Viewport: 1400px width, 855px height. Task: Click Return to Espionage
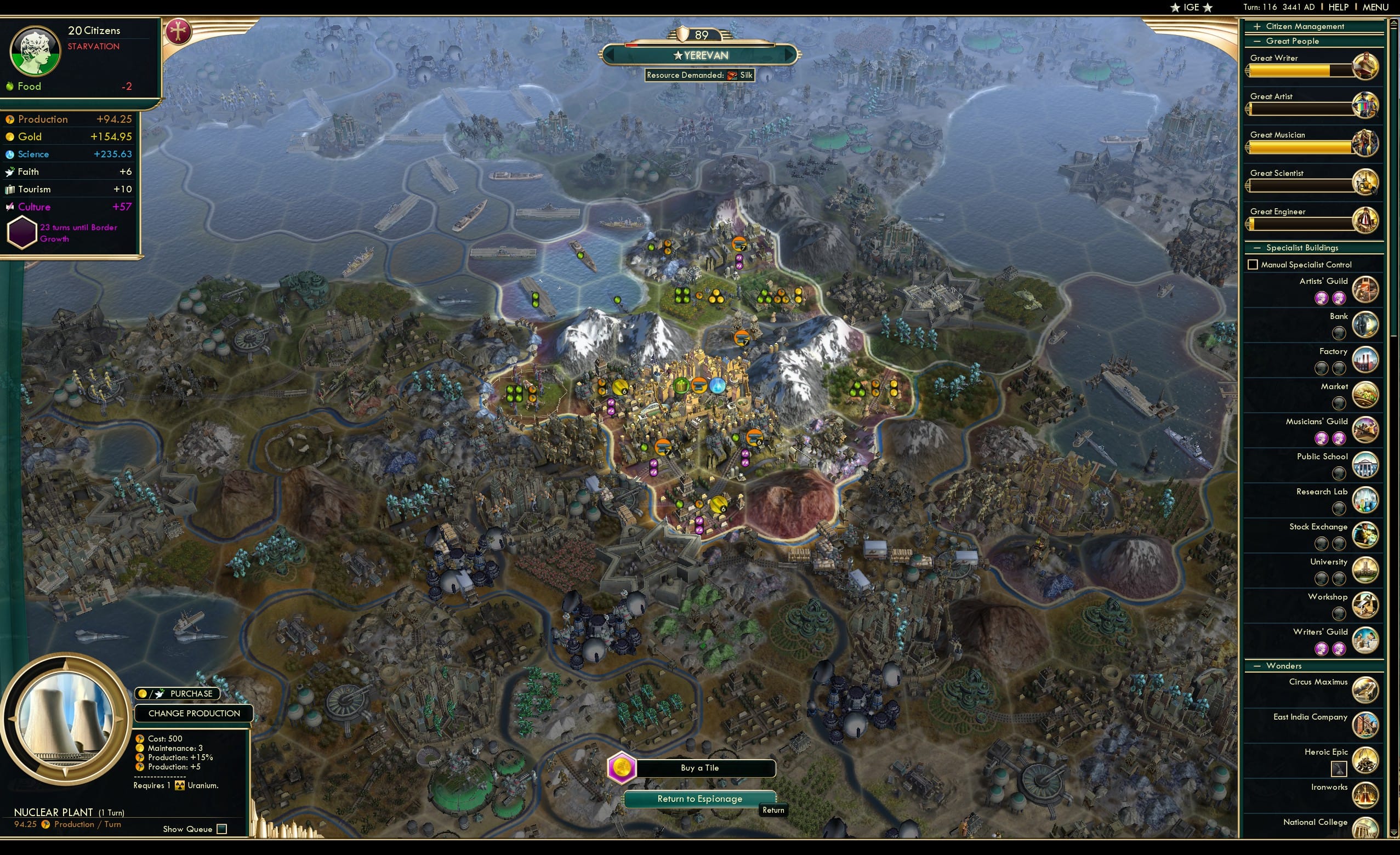click(699, 798)
